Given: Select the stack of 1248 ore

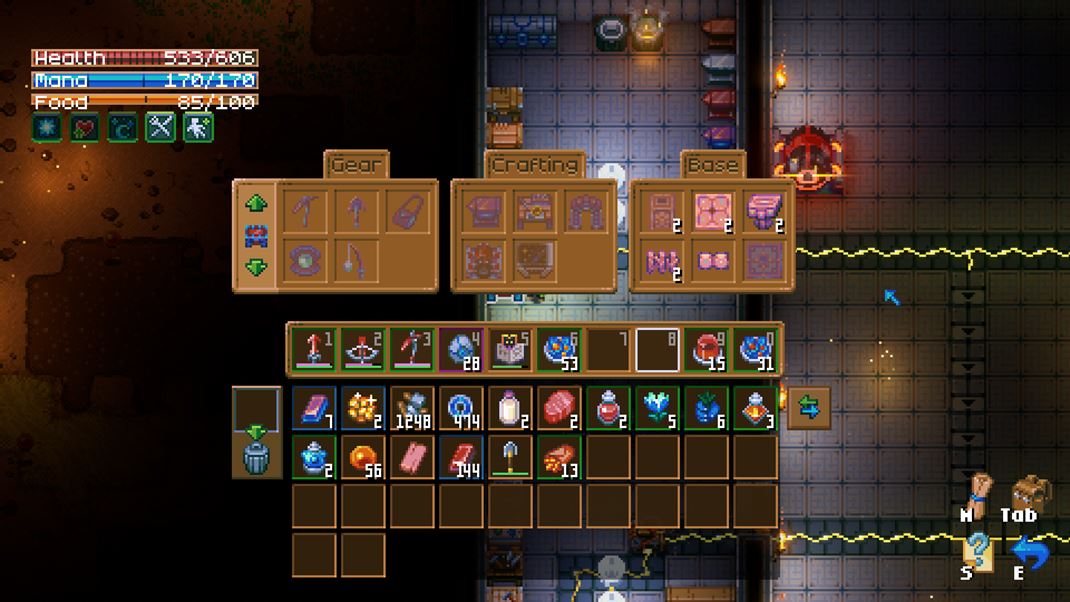Looking at the screenshot, I should [x=412, y=408].
